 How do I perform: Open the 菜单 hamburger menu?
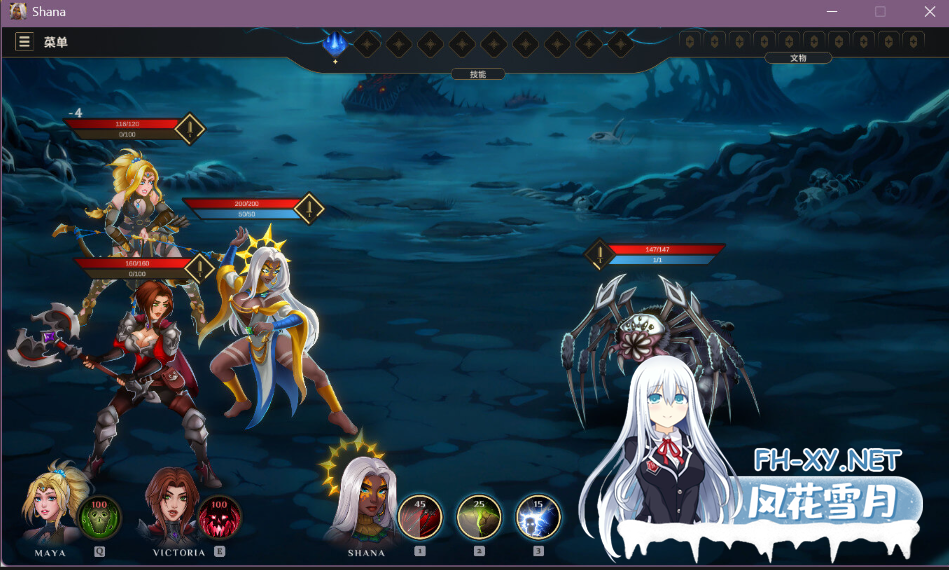[24, 42]
